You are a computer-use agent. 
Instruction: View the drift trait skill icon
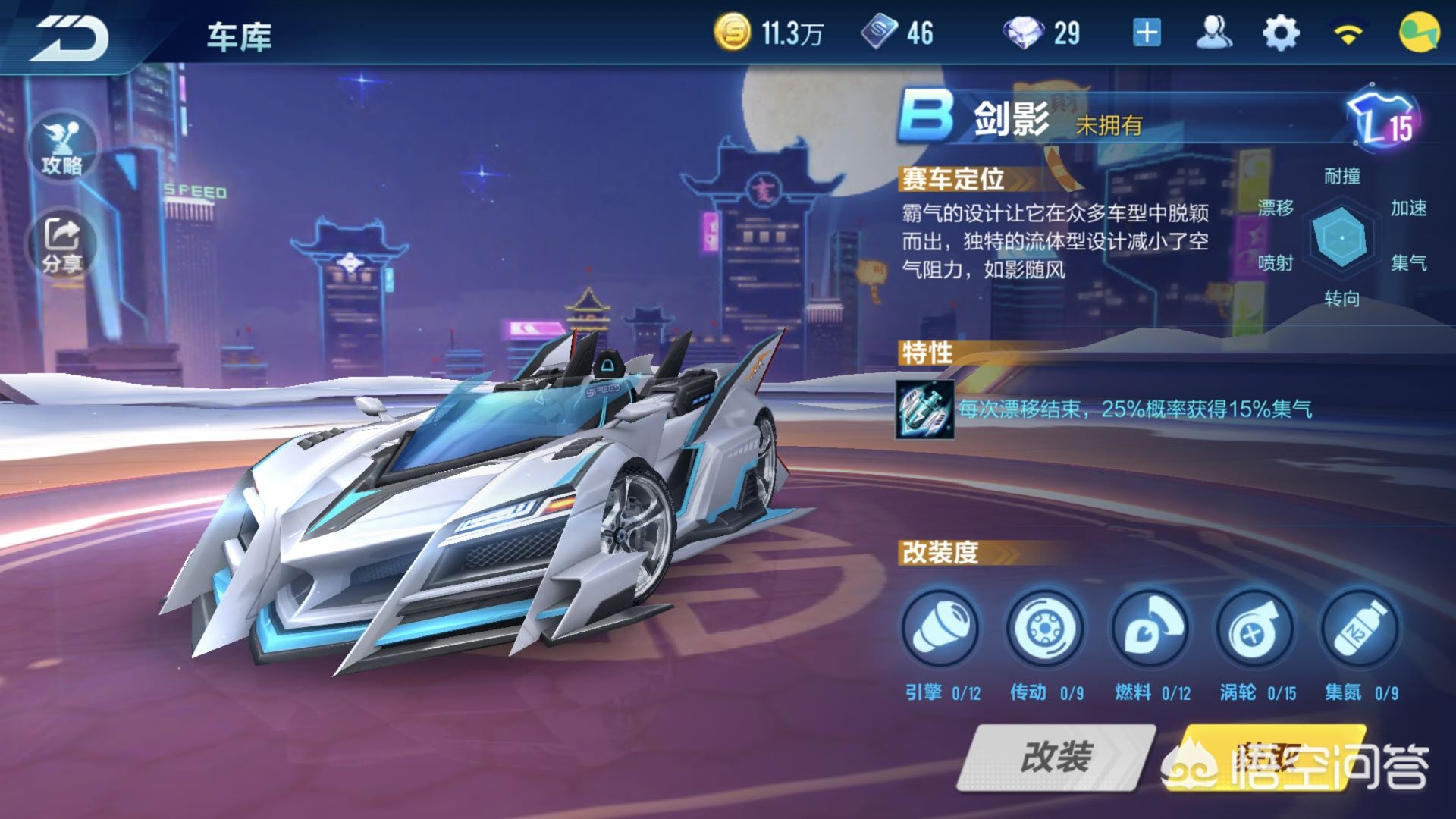click(924, 409)
